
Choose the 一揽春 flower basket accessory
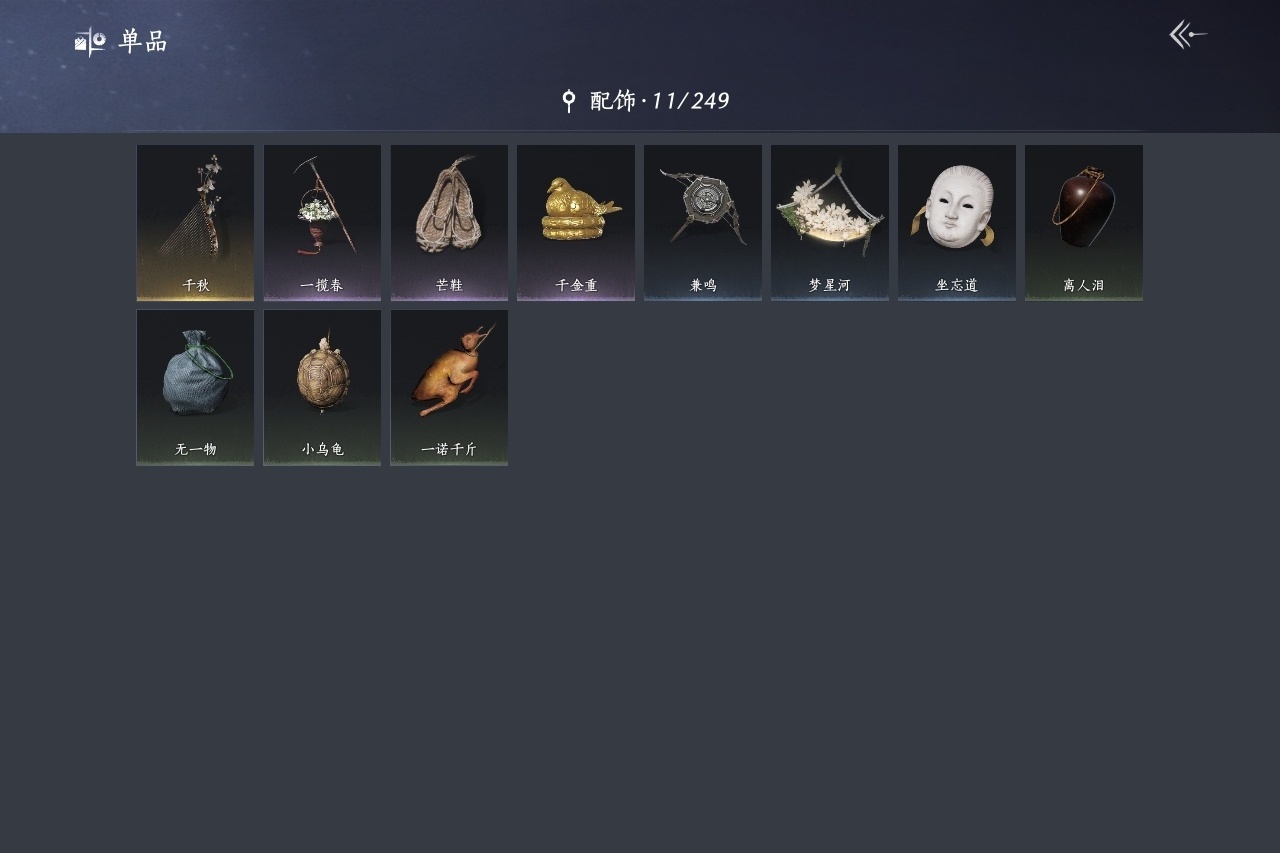[322, 222]
